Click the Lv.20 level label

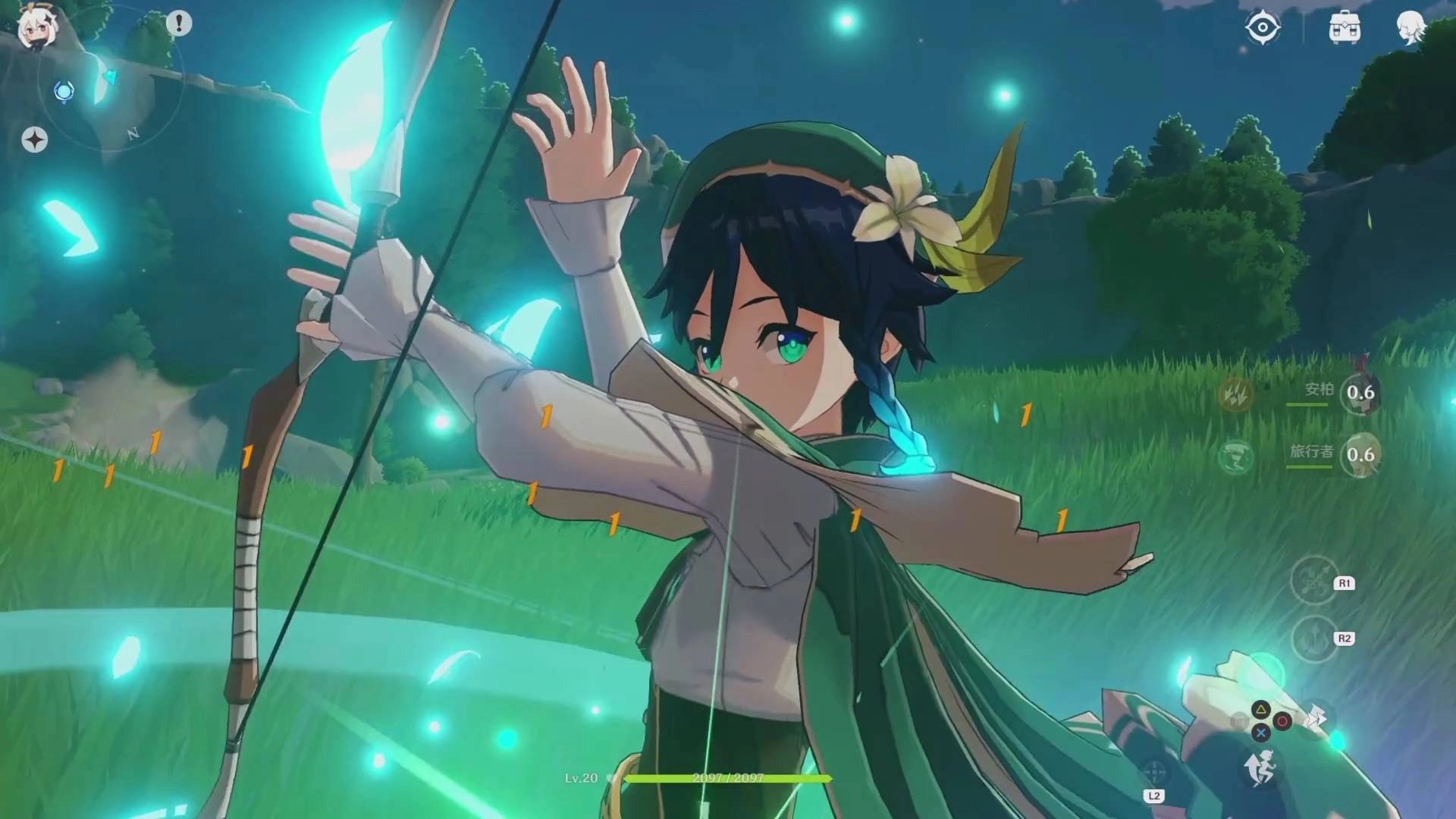click(x=581, y=777)
